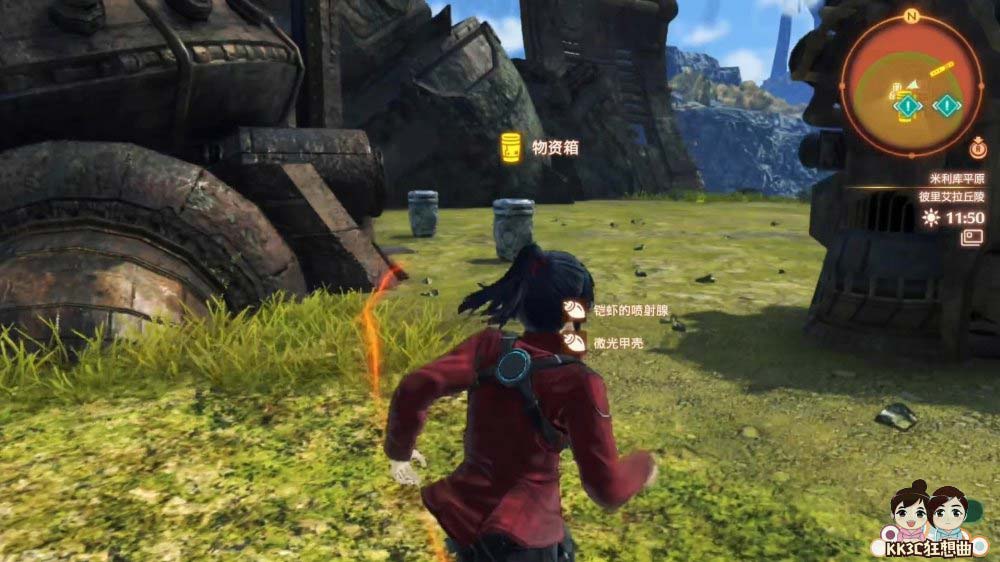Select the yellow 物资箱 container marker

[x=511, y=148]
